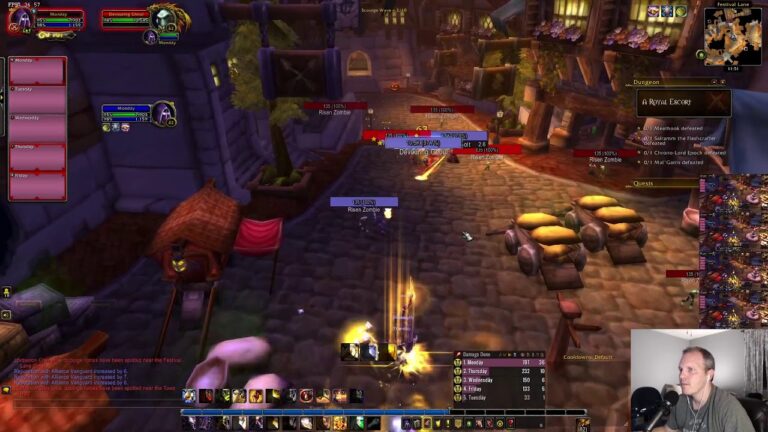Screen dimensions: 768x432
Task: Select the Tuesday party frame
Action: 38,100
